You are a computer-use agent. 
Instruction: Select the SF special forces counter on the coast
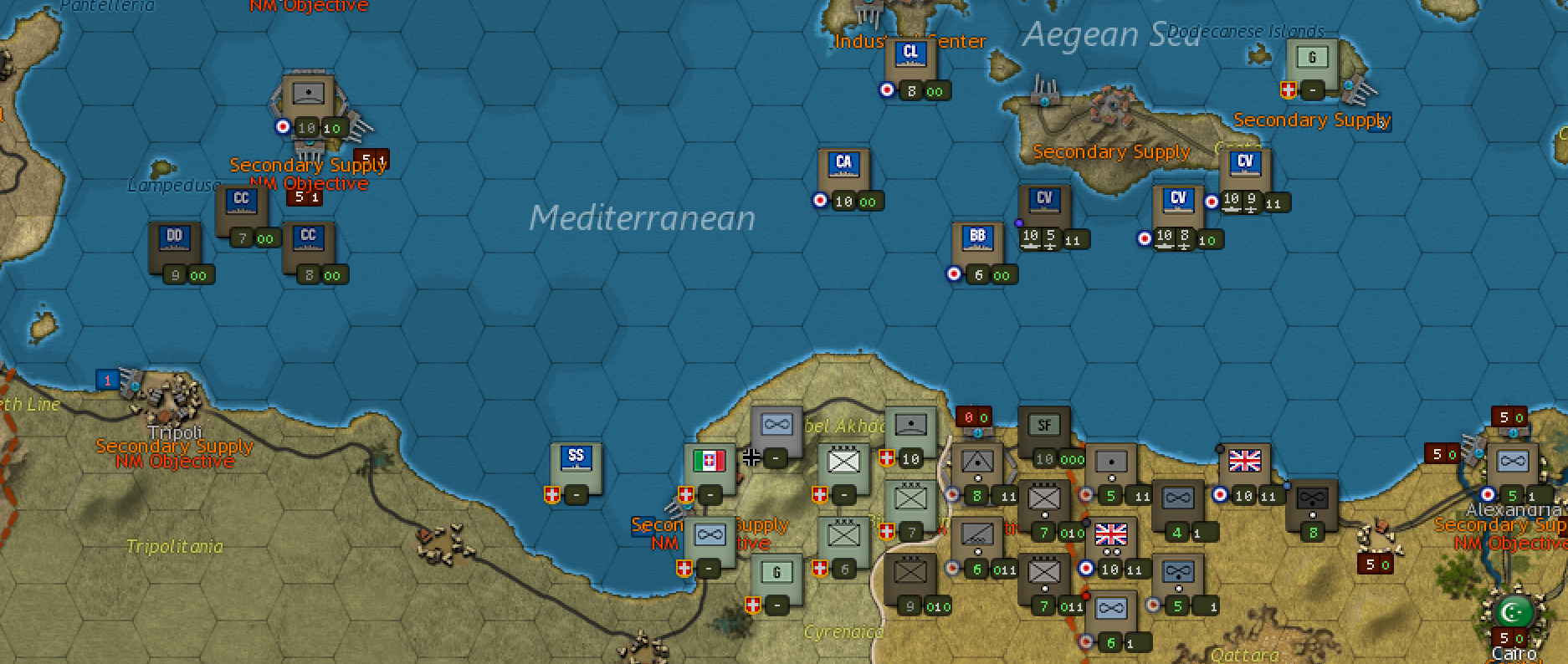pos(1043,424)
